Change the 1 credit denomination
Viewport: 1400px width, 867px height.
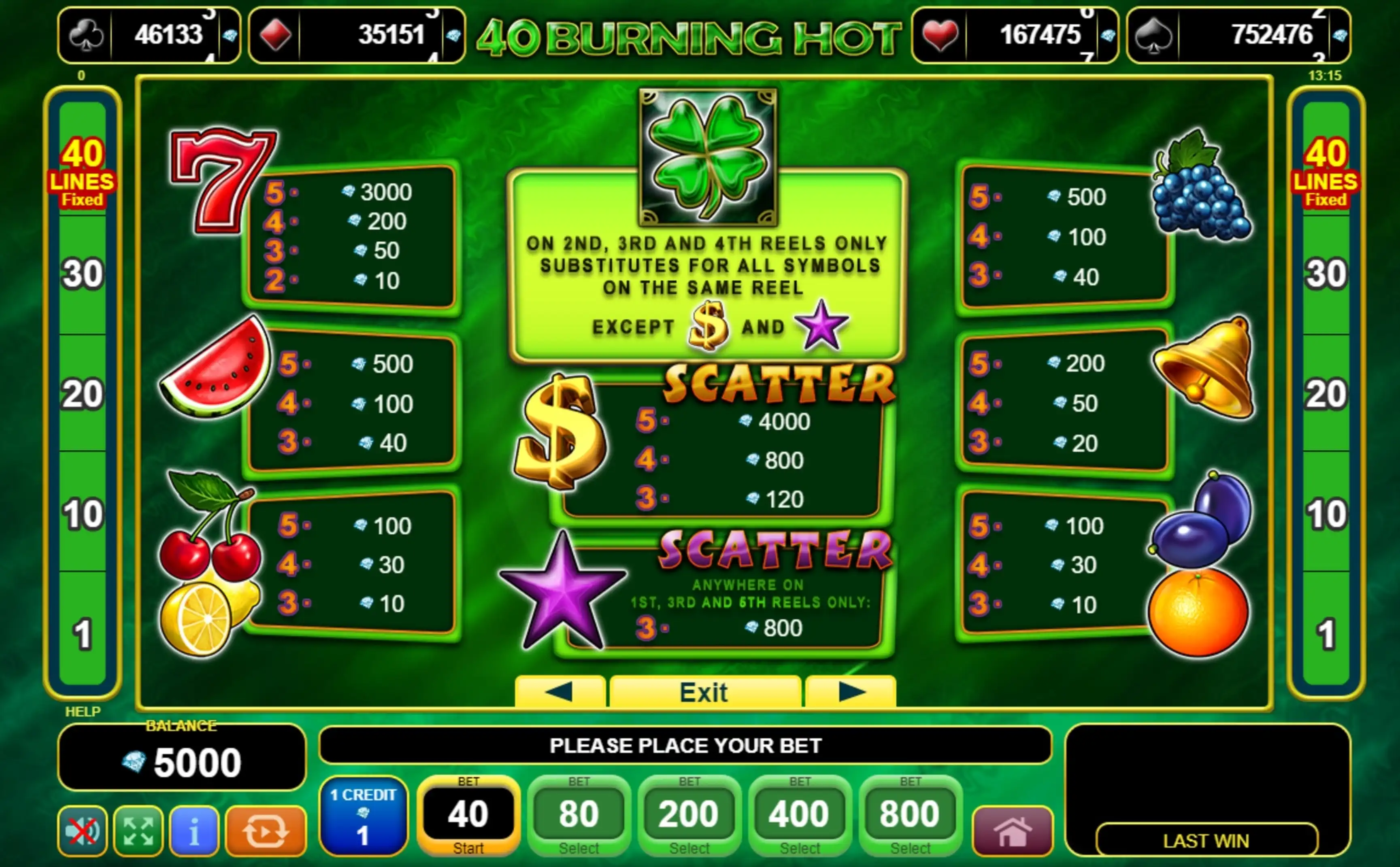point(363,815)
